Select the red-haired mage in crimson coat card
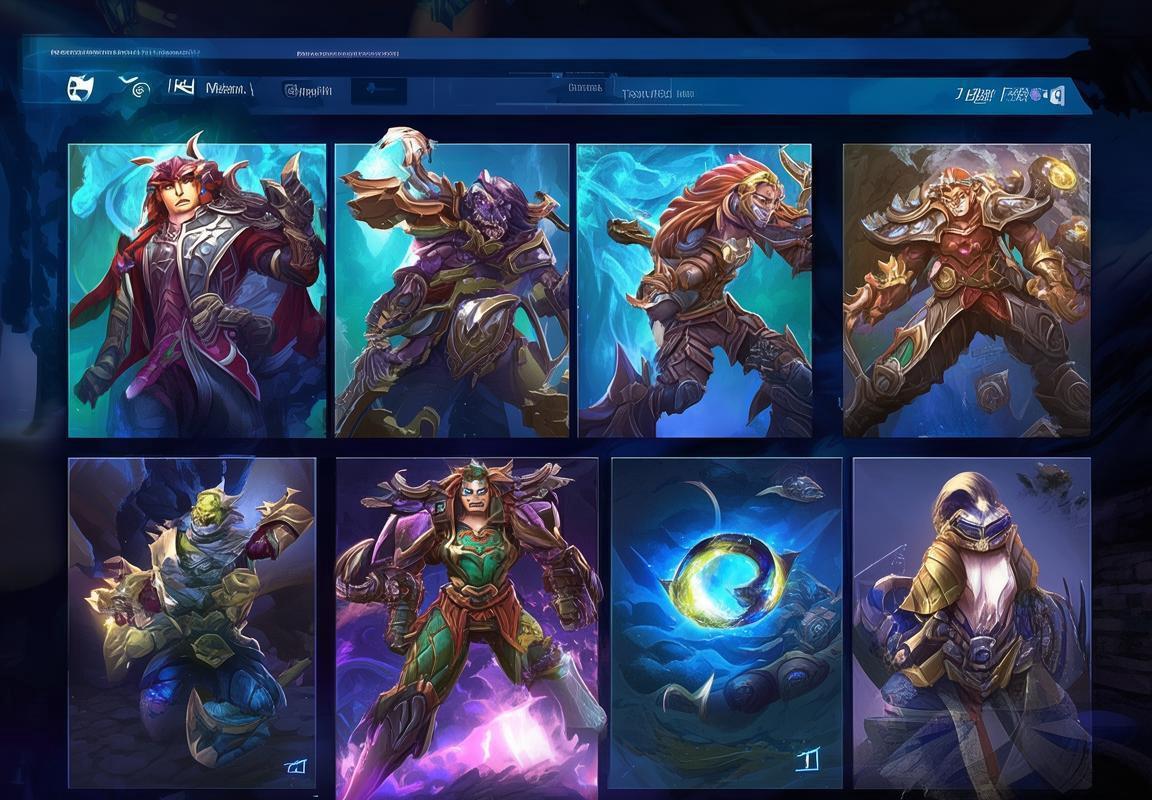Image resolution: width=1152 pixels, height=800 pixels. point(197,290)
